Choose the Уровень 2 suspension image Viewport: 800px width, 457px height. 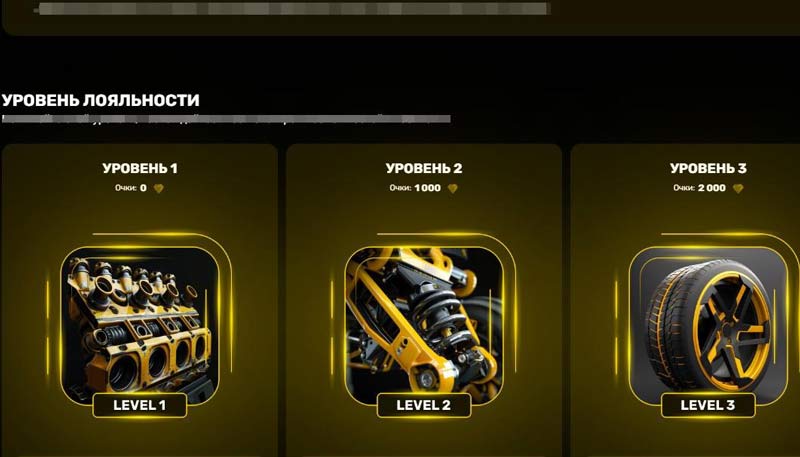pyautogui.click(x=423, y=318)
